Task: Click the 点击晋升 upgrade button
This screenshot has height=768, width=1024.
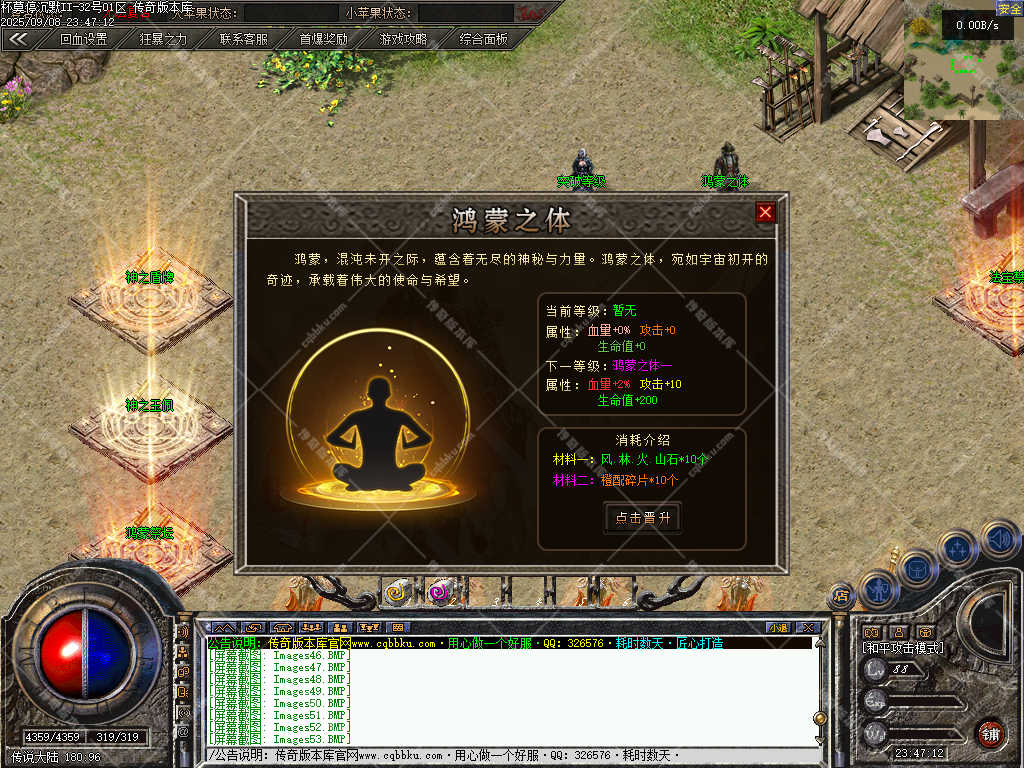Action: click(x=643, y=517)
